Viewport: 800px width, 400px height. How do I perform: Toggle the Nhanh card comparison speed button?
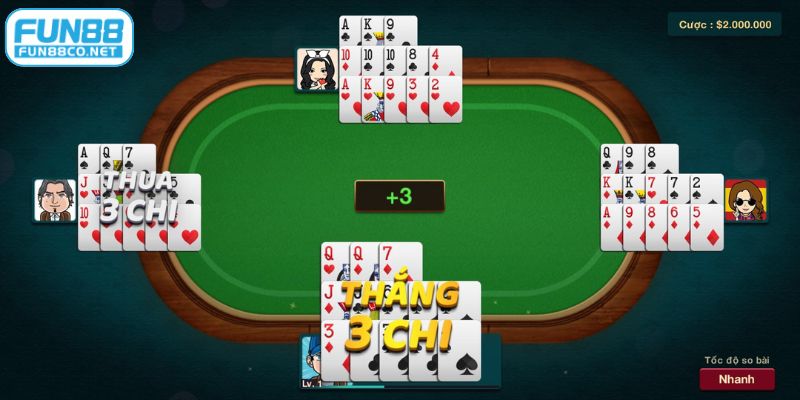pos(736,379)
